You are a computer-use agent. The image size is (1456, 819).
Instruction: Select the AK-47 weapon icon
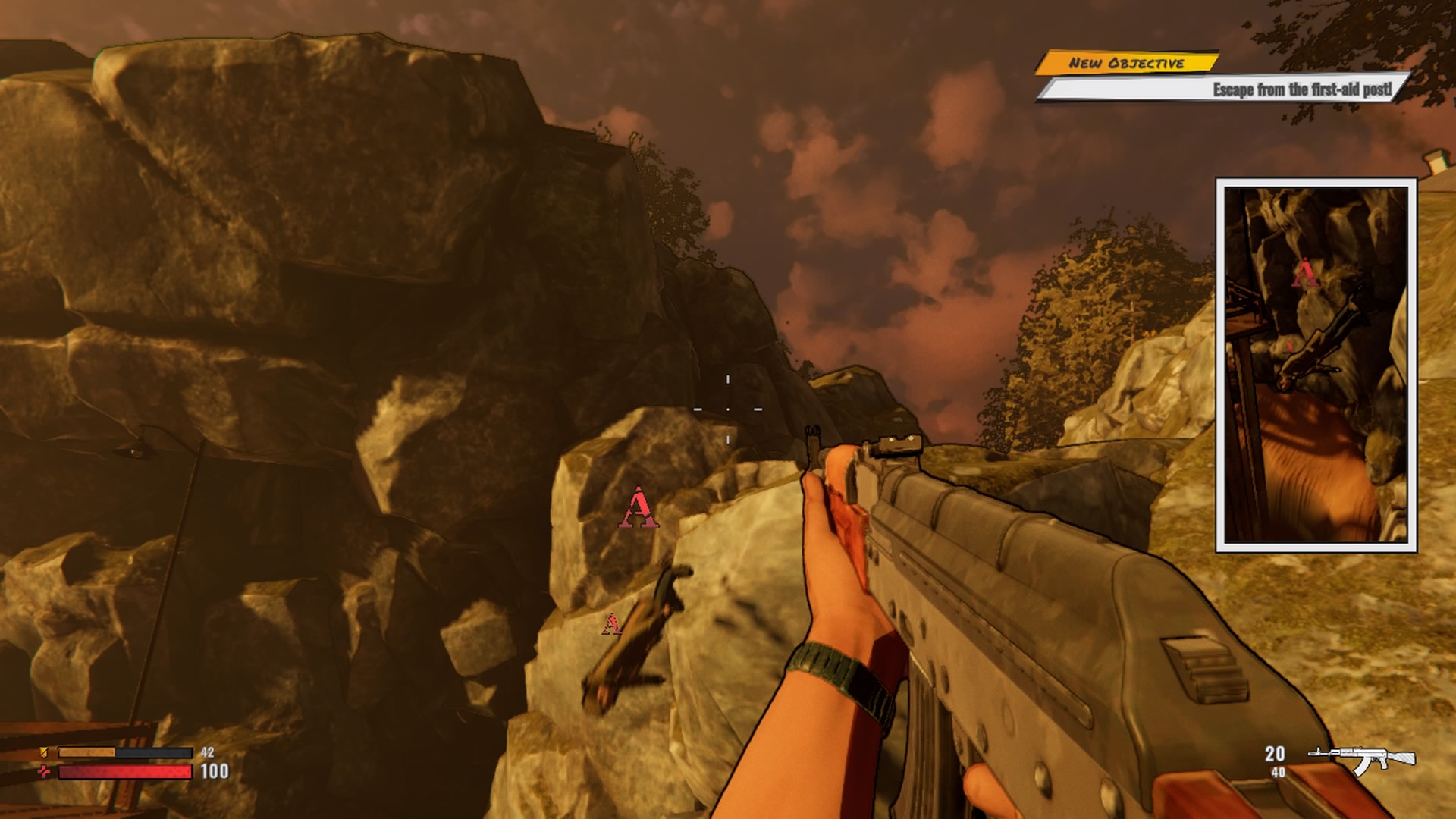pyautogui.click(x=1362, y=758)
